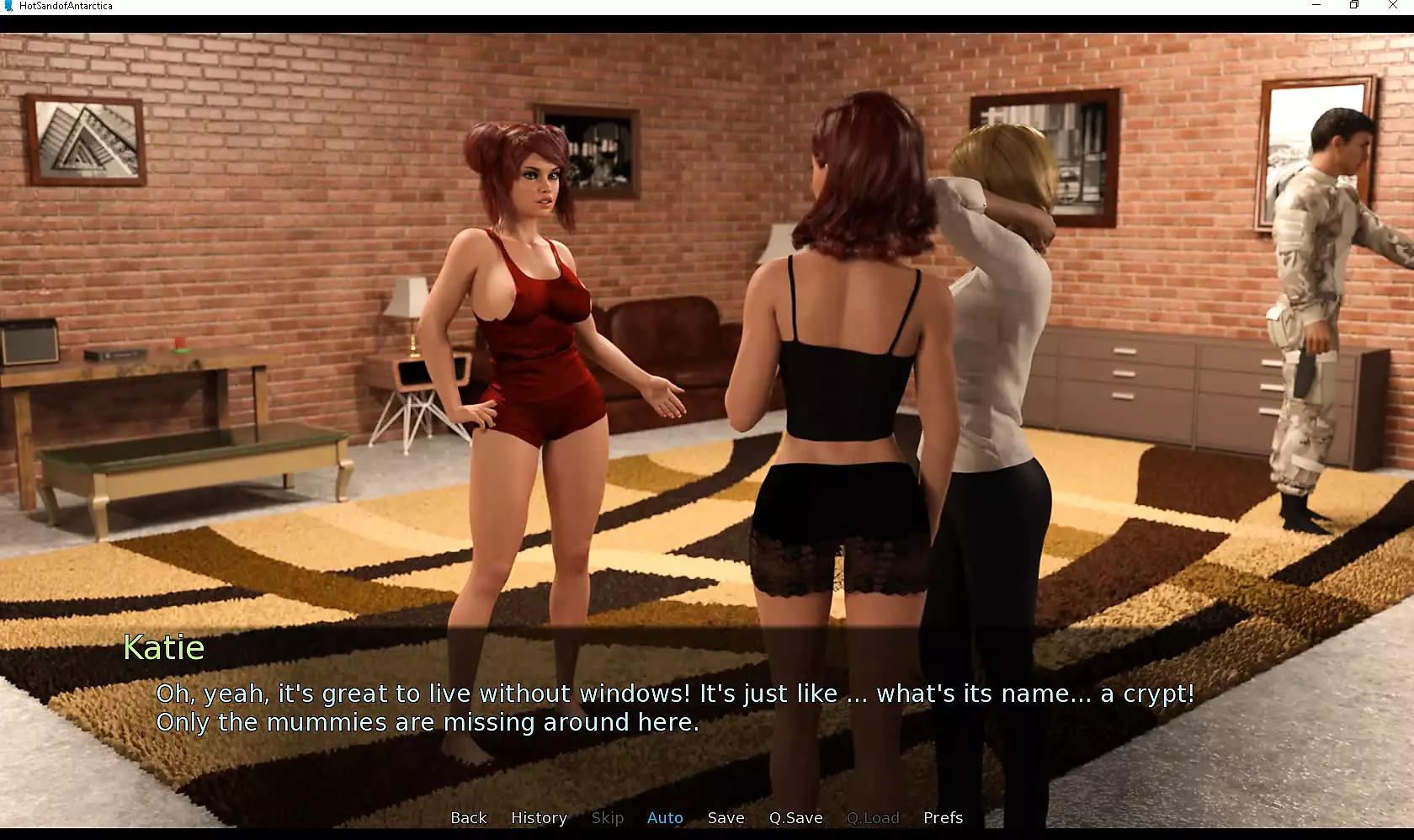
Task: Restore down the game window
Action: (x=1354, y=5)
